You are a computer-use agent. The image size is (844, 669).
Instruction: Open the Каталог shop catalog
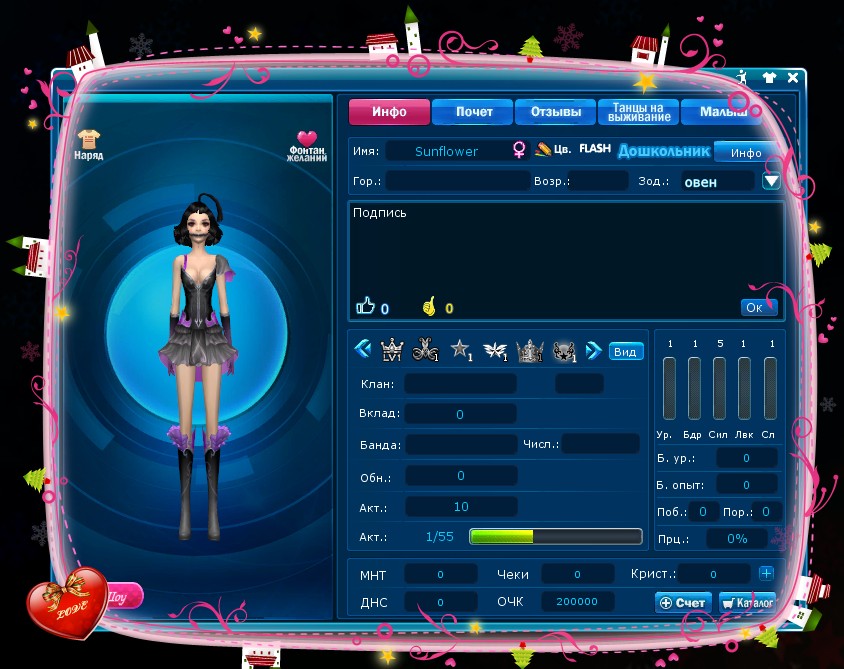[x=747, y=602]
